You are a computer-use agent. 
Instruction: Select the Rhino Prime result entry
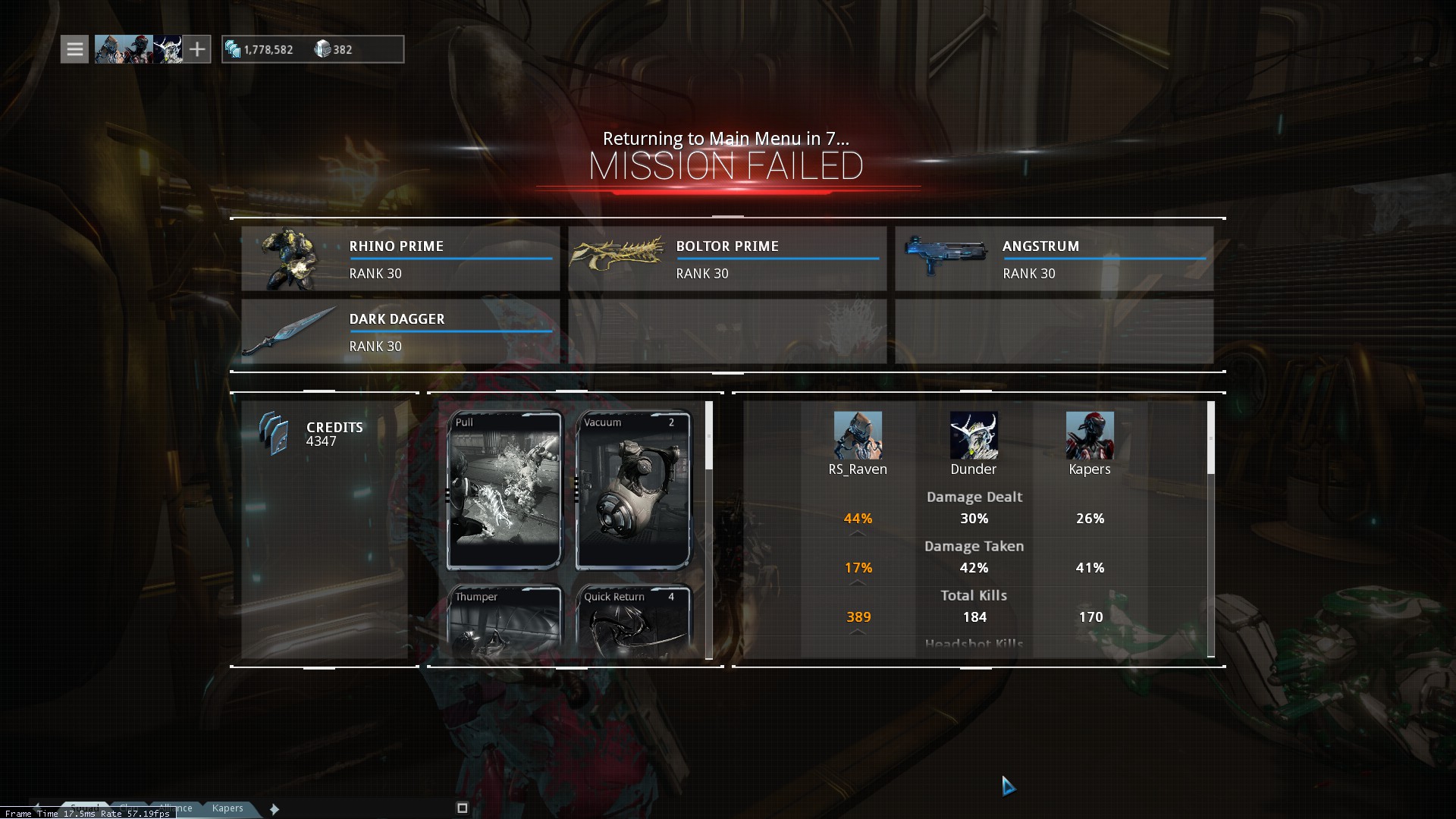400,259
